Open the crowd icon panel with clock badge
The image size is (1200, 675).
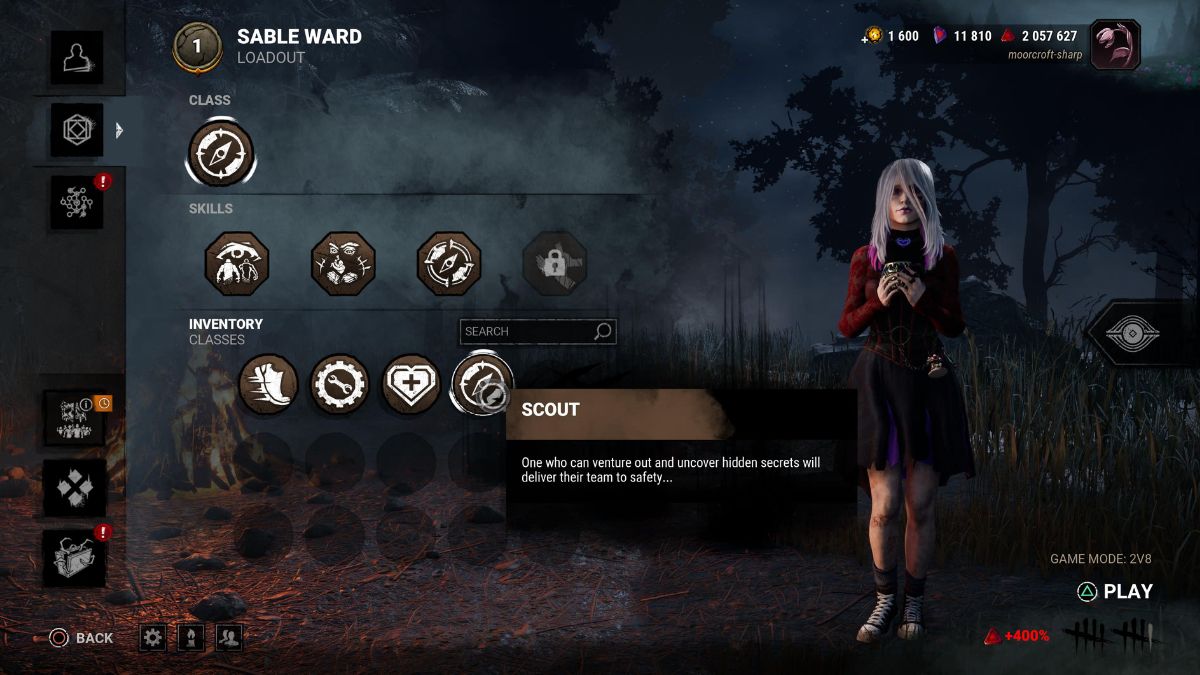(x=75, y=417)
